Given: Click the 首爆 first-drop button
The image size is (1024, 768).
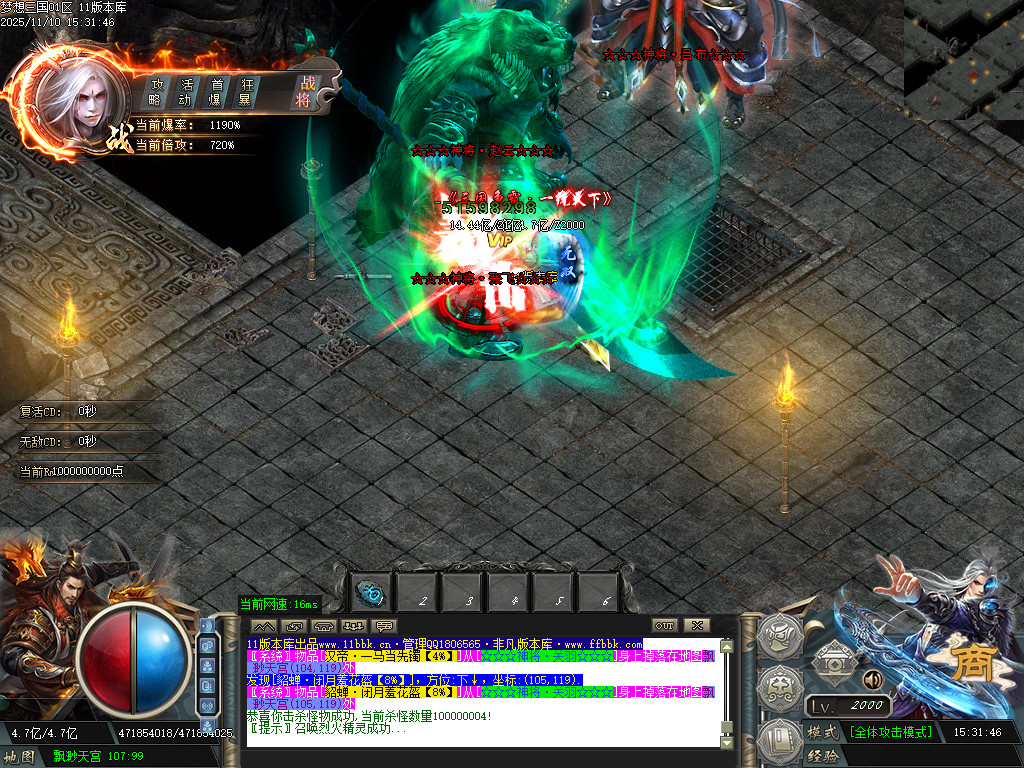Looking at the screenshot, I should [x=215, y=92].
